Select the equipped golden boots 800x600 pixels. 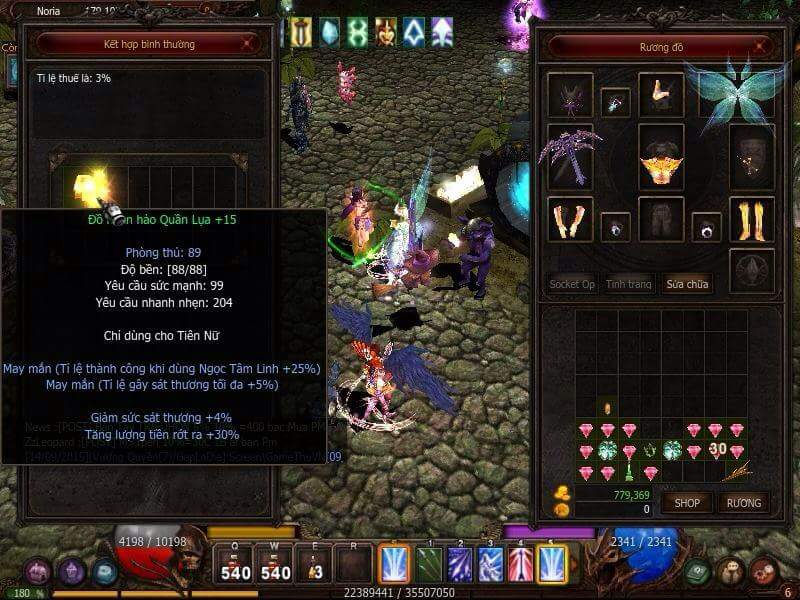point(752,219)
